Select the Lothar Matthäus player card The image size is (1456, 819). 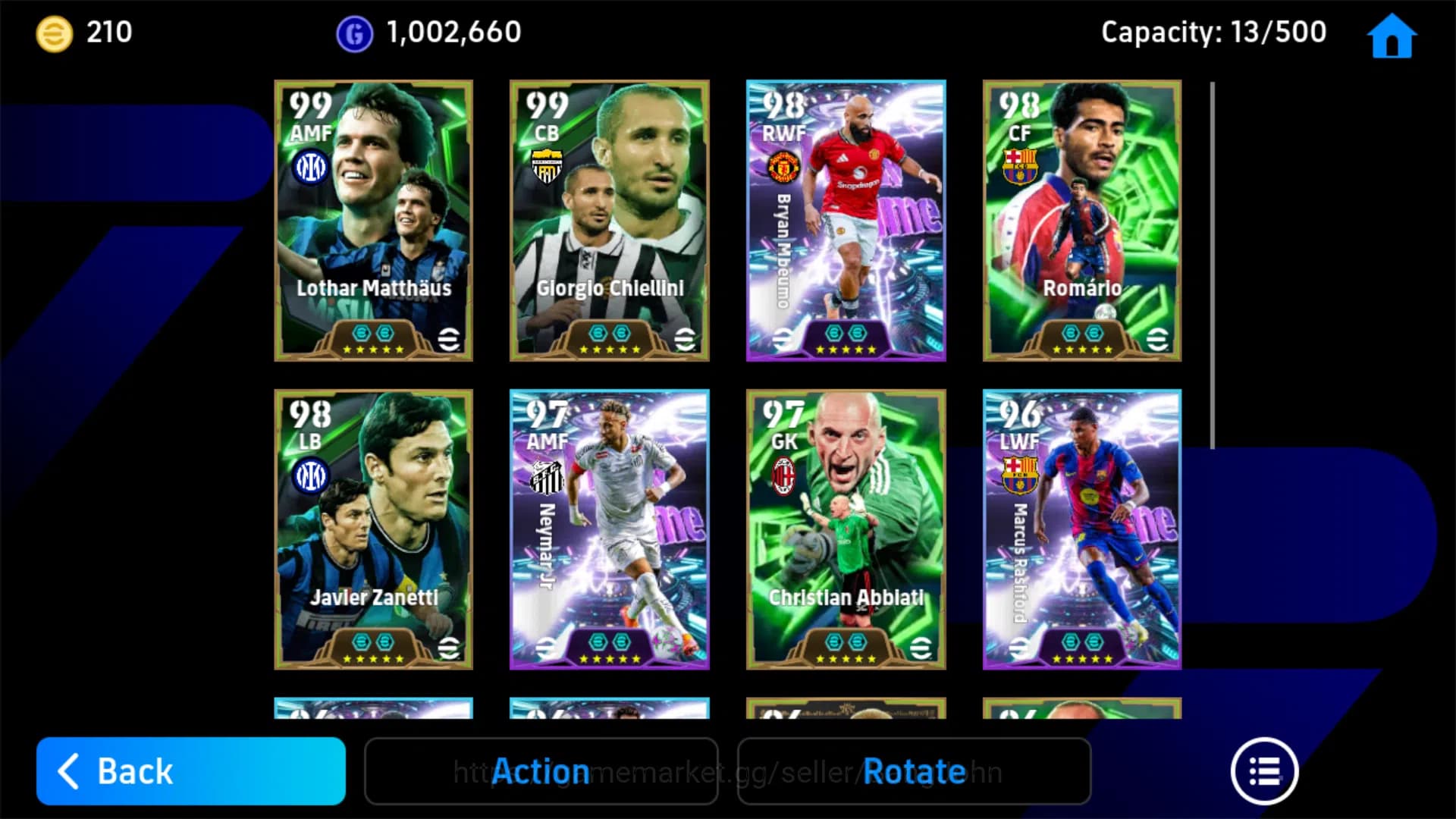372,220
